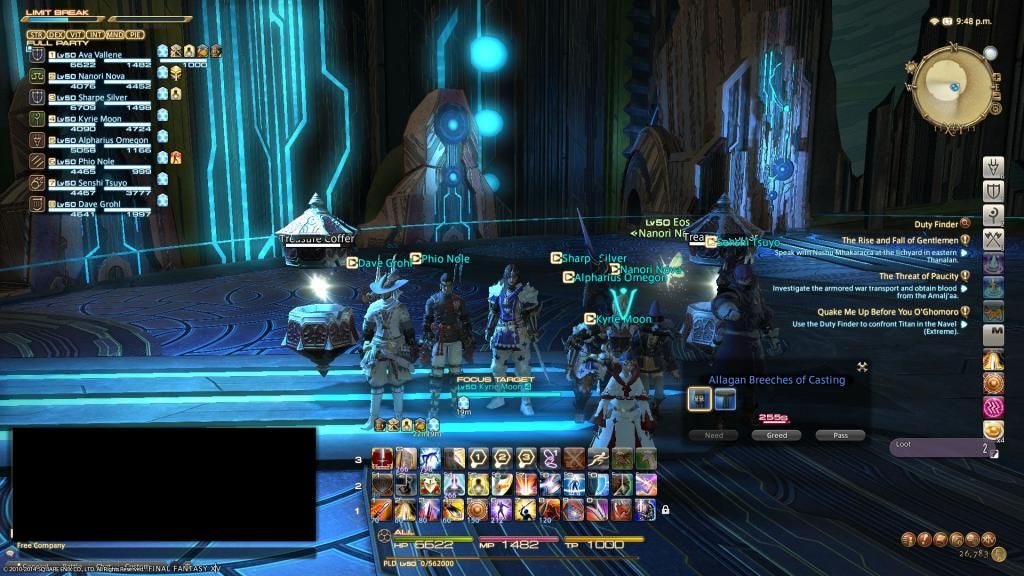Pass on the Allagan Breeches loot
This screenshot has height=576, width=1024.
[x=839, y=435]
